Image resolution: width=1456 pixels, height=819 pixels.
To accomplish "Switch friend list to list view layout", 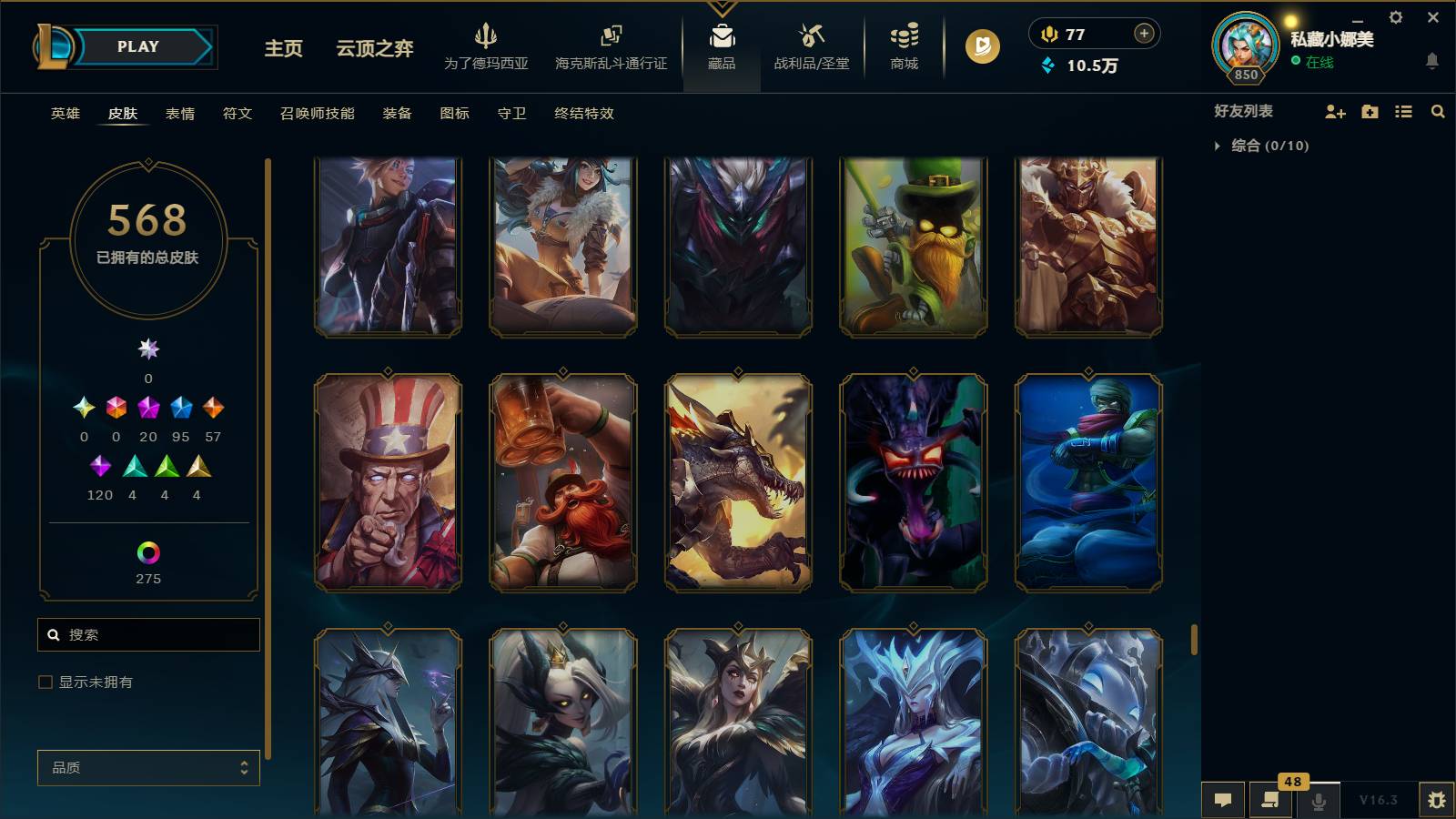I will pyautogui.click(x=1403, y=112).
